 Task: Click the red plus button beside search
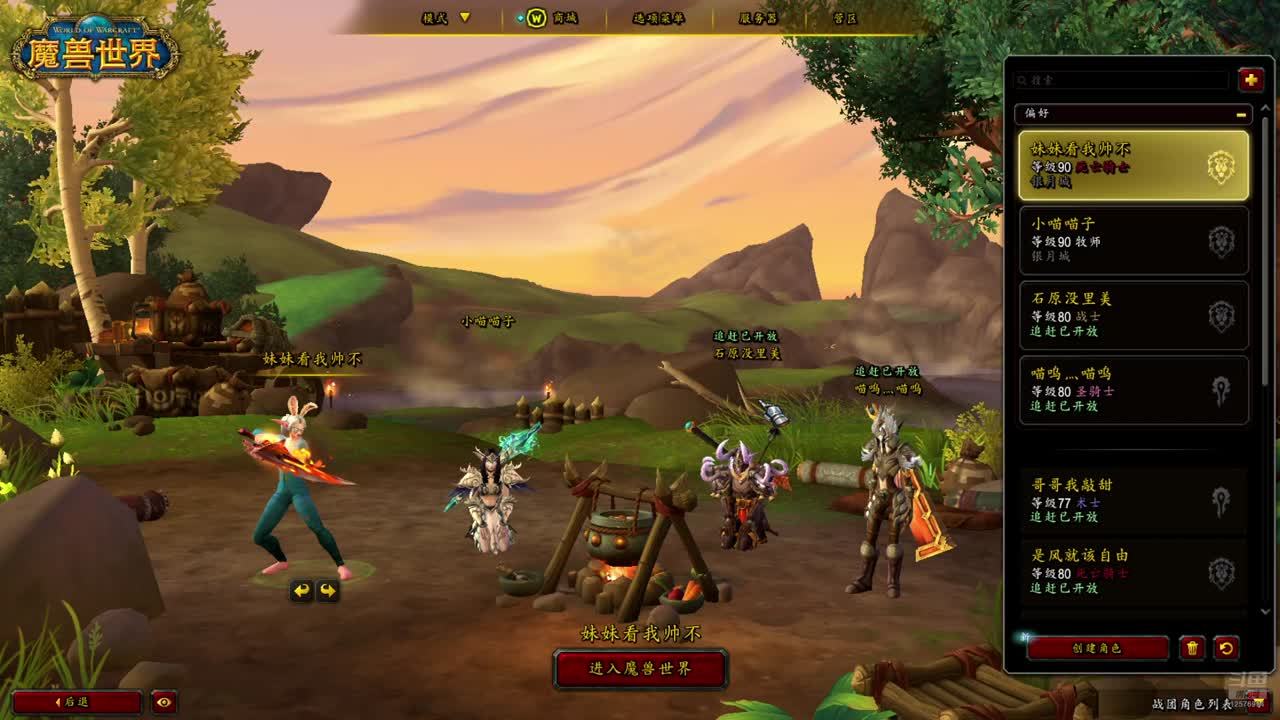coord(1250,80)
